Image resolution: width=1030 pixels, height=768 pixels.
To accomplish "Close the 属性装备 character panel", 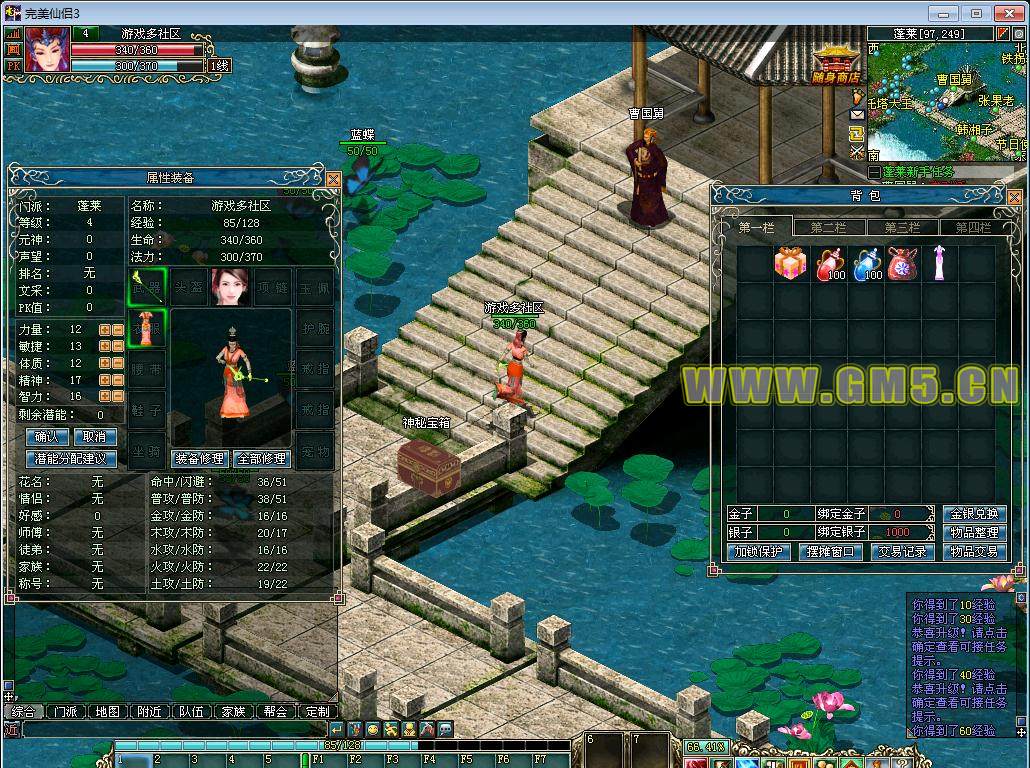I will 333,179.
